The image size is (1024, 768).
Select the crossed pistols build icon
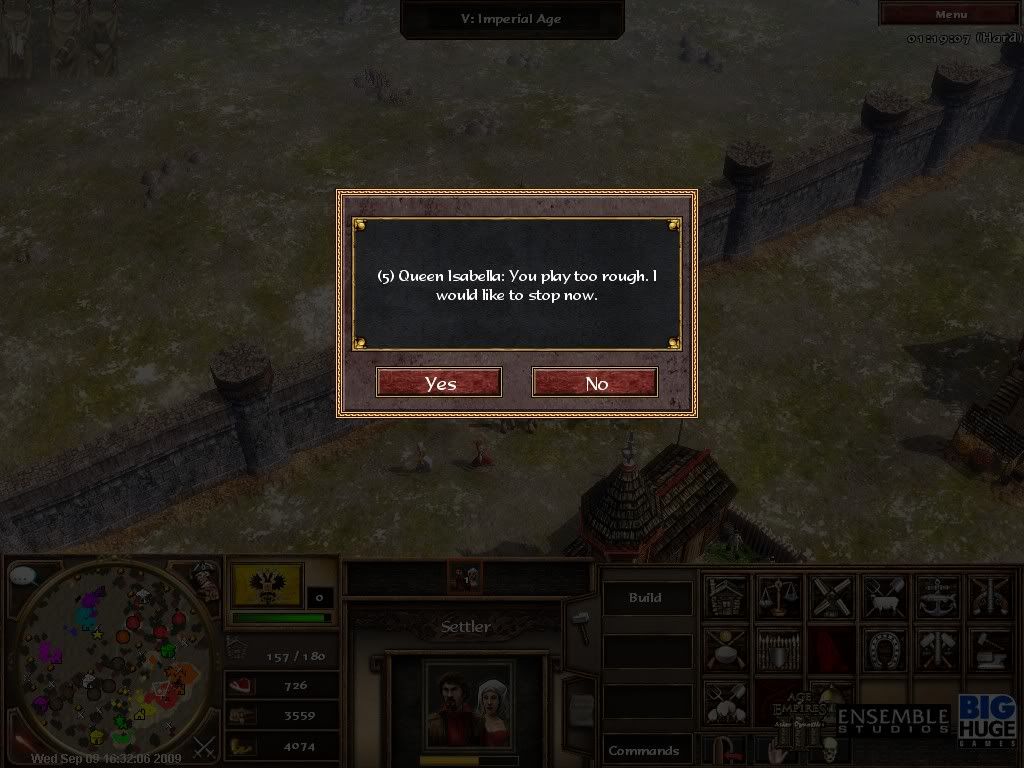pos(988,596)
